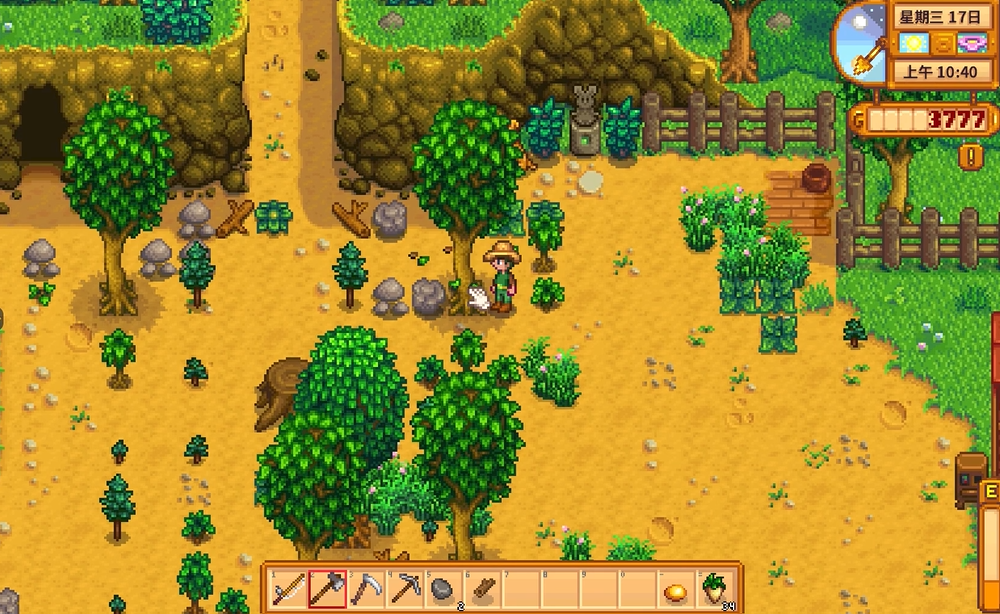This screenshot has width=1000, height=614.
Task: Equip the scythe from the hotbar
Action: (x=365, y=589)
